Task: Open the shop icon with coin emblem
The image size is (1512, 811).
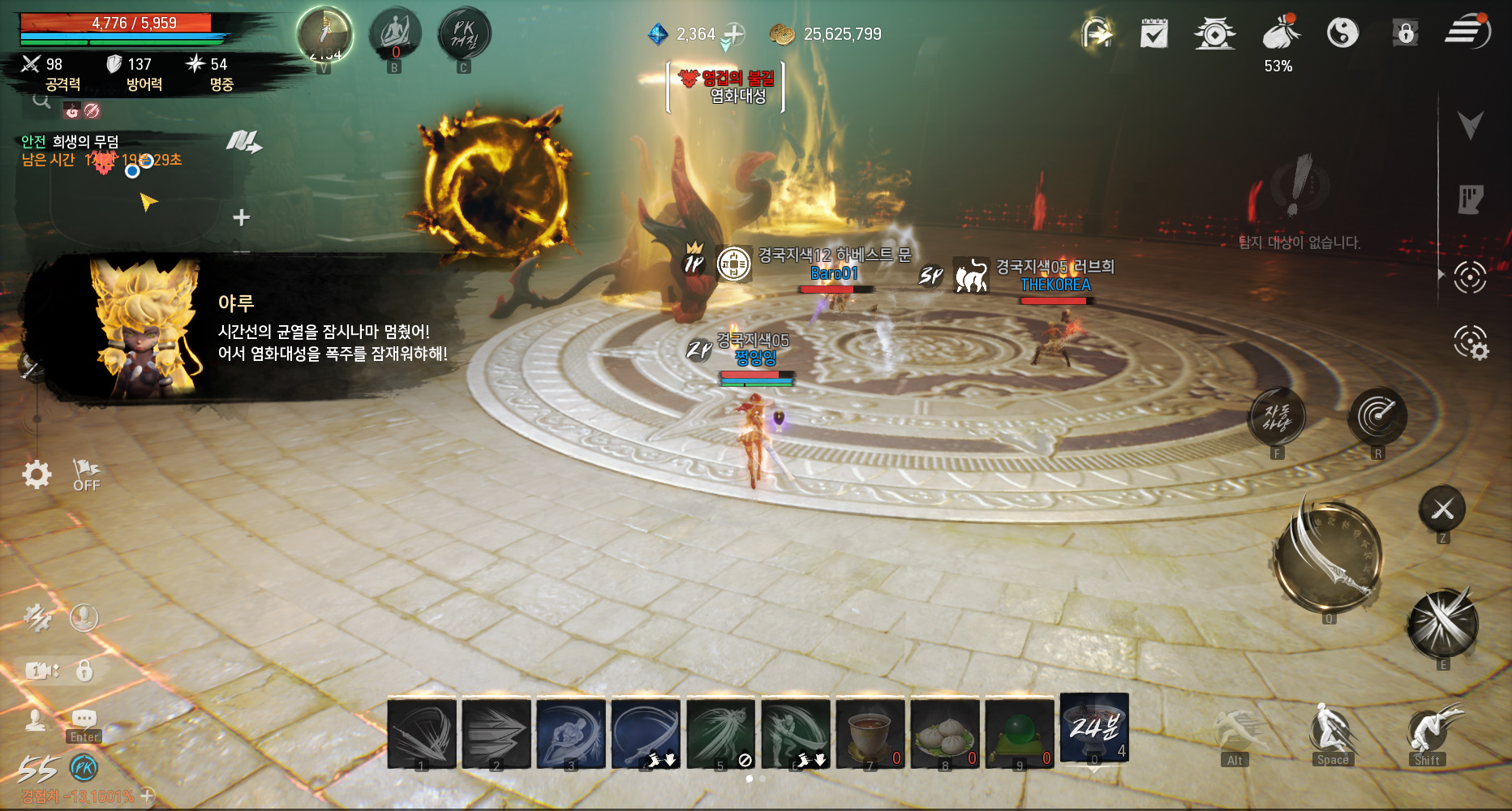Action: (1214, 32)
